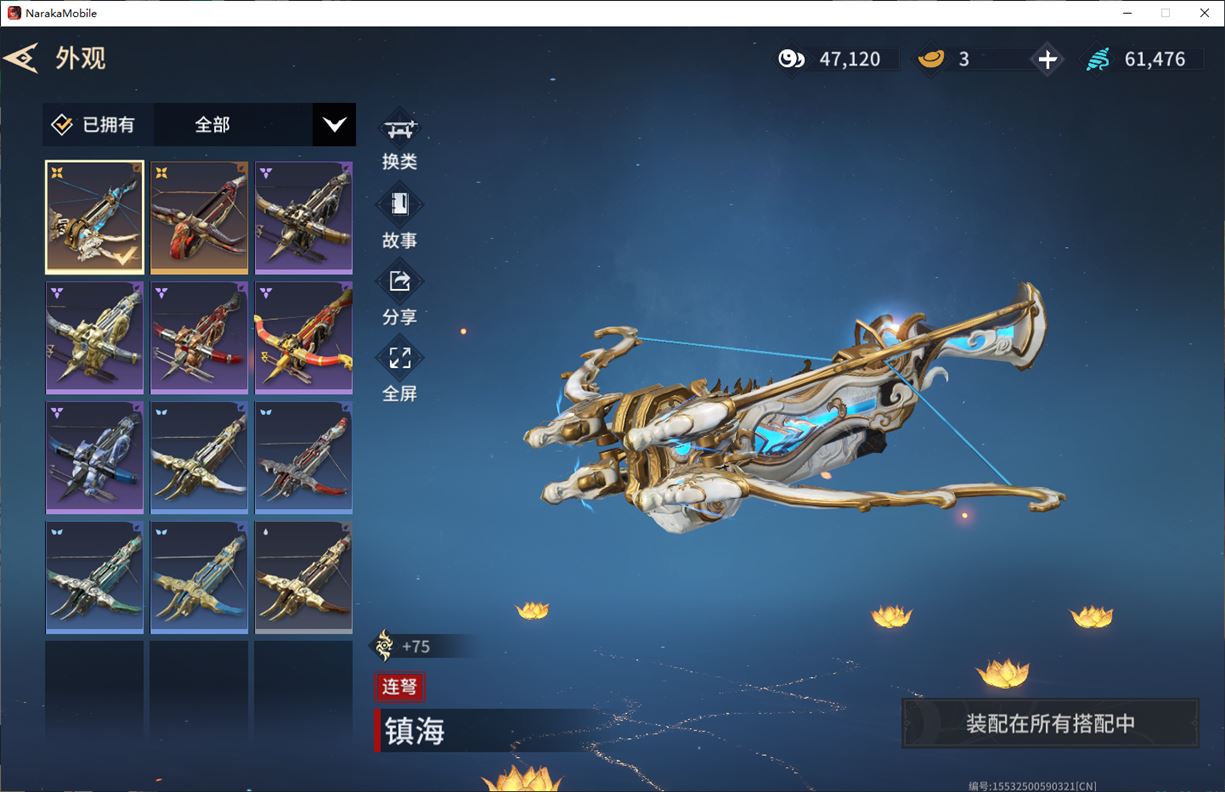This screenshot has width=1225, height=792.
Task: Pick the blue-silver purple-tier crossbow skin
Action: (95, 457)
